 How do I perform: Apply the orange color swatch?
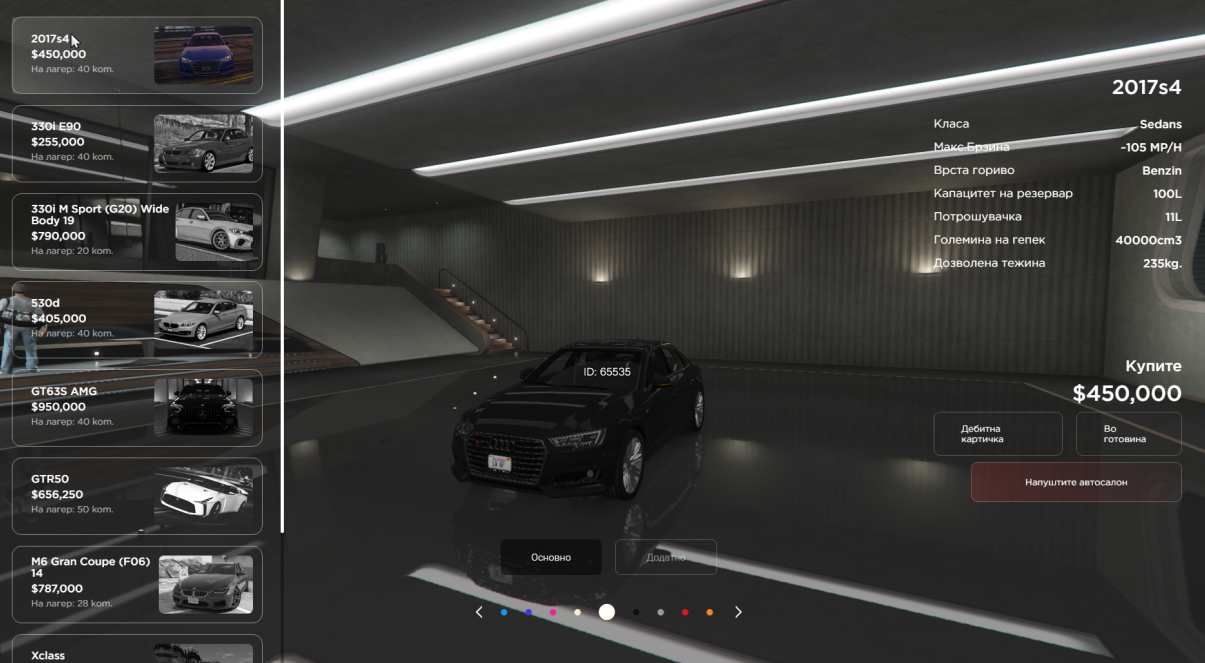tap(710, 612)
